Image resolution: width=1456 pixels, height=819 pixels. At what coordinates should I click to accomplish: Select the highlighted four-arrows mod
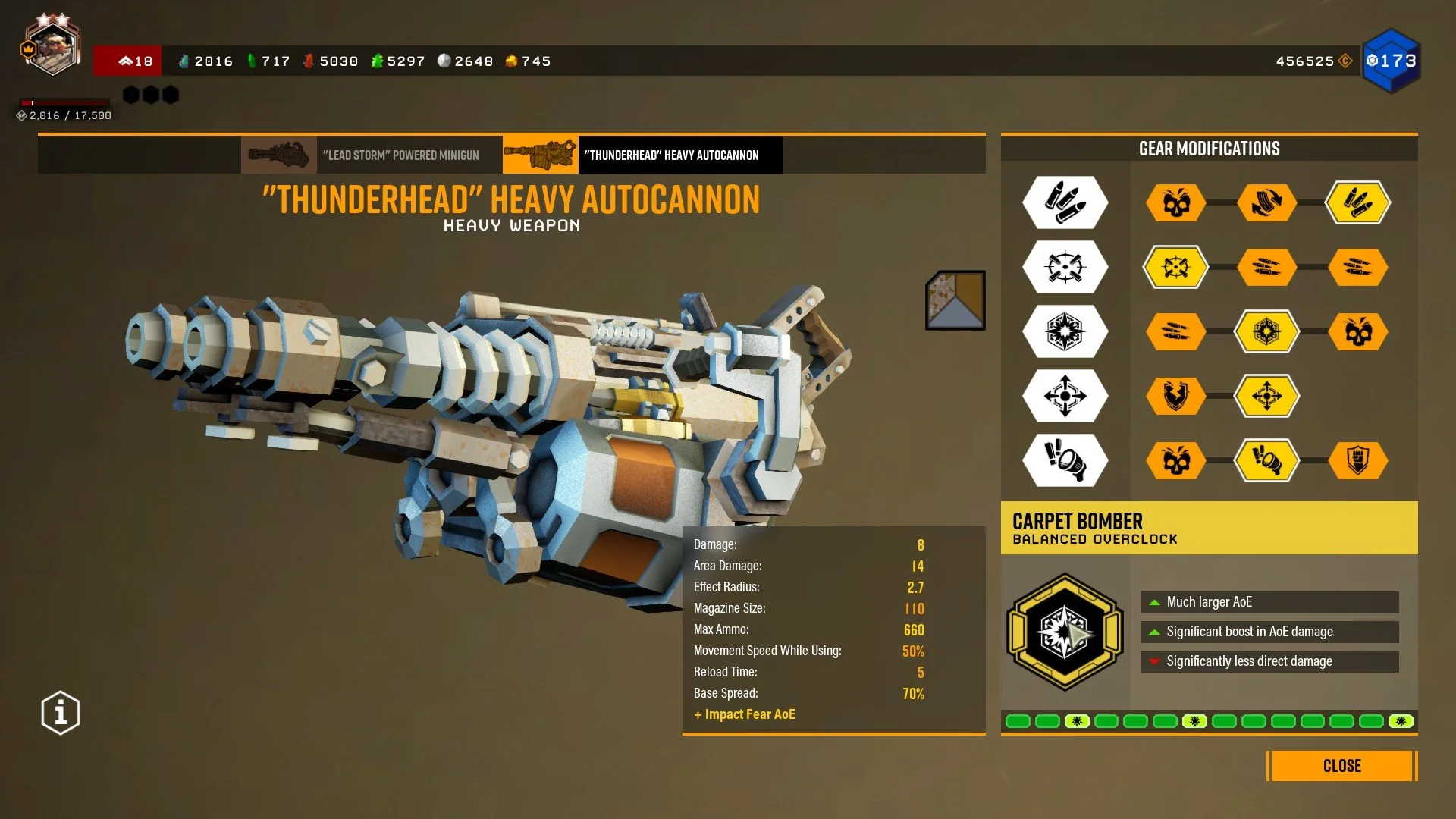[x=1266, y=396]
